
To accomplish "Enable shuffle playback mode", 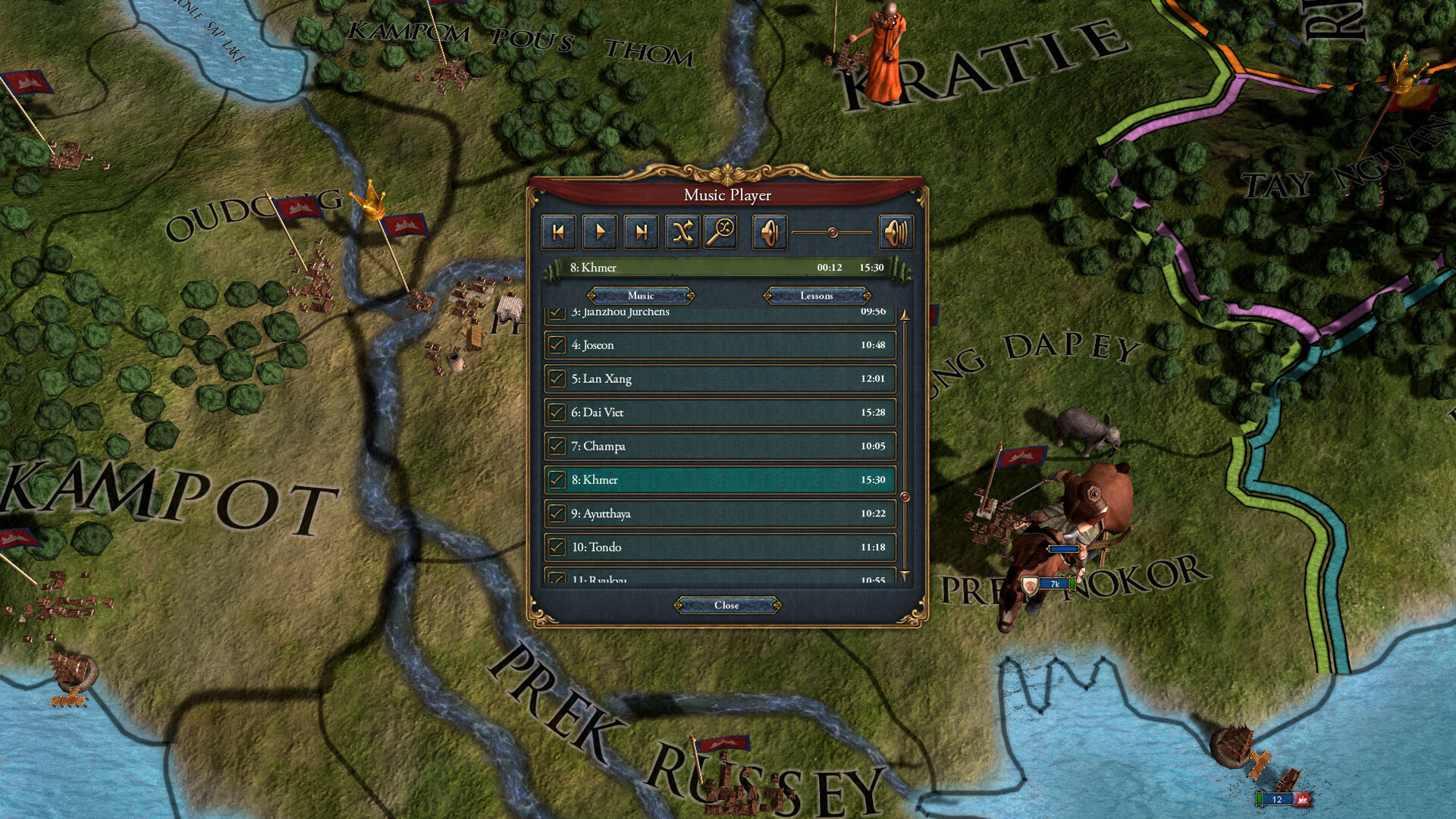I will (682, 232).
